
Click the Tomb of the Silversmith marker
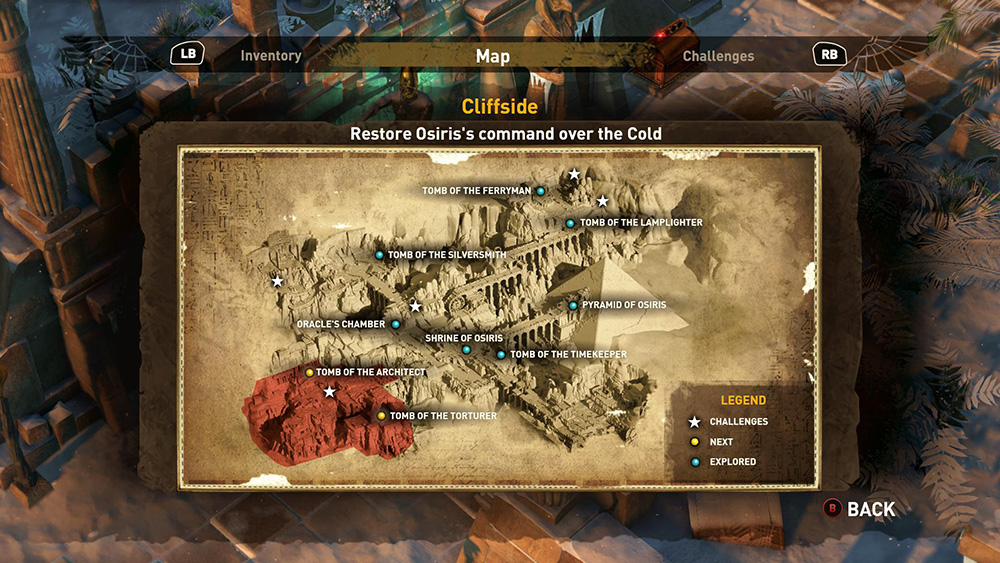pos(379,255)
